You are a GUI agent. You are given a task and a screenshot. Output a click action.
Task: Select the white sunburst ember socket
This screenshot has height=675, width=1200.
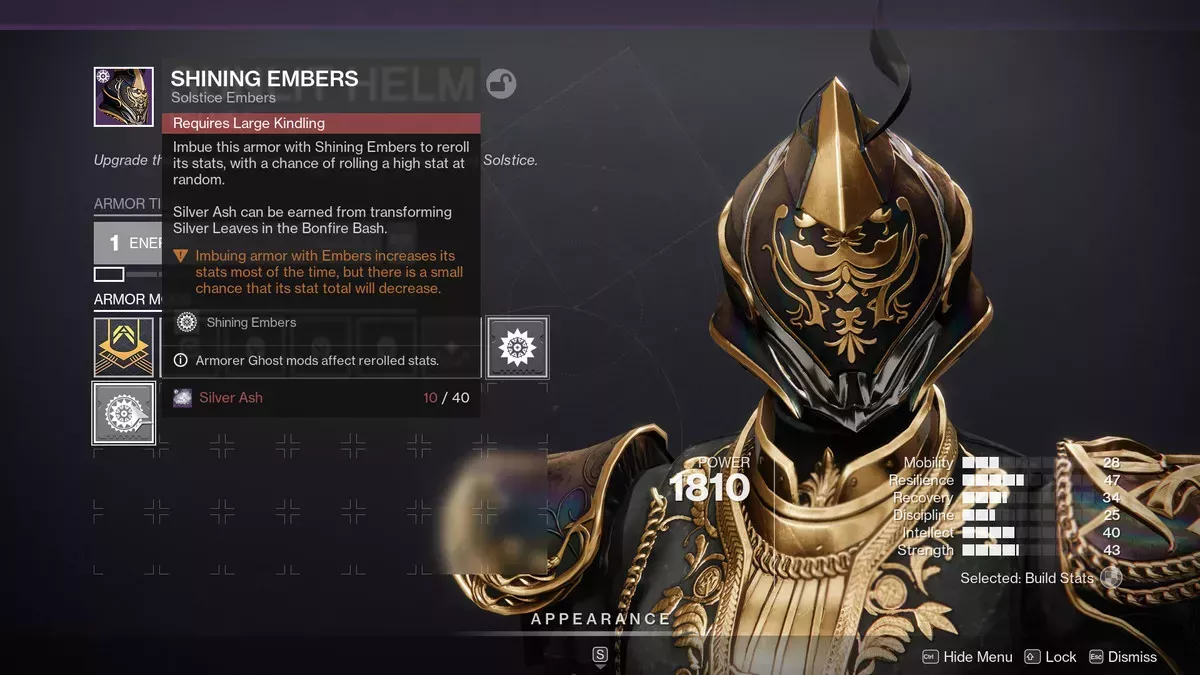pyautogui.click(x=517, y=348)
